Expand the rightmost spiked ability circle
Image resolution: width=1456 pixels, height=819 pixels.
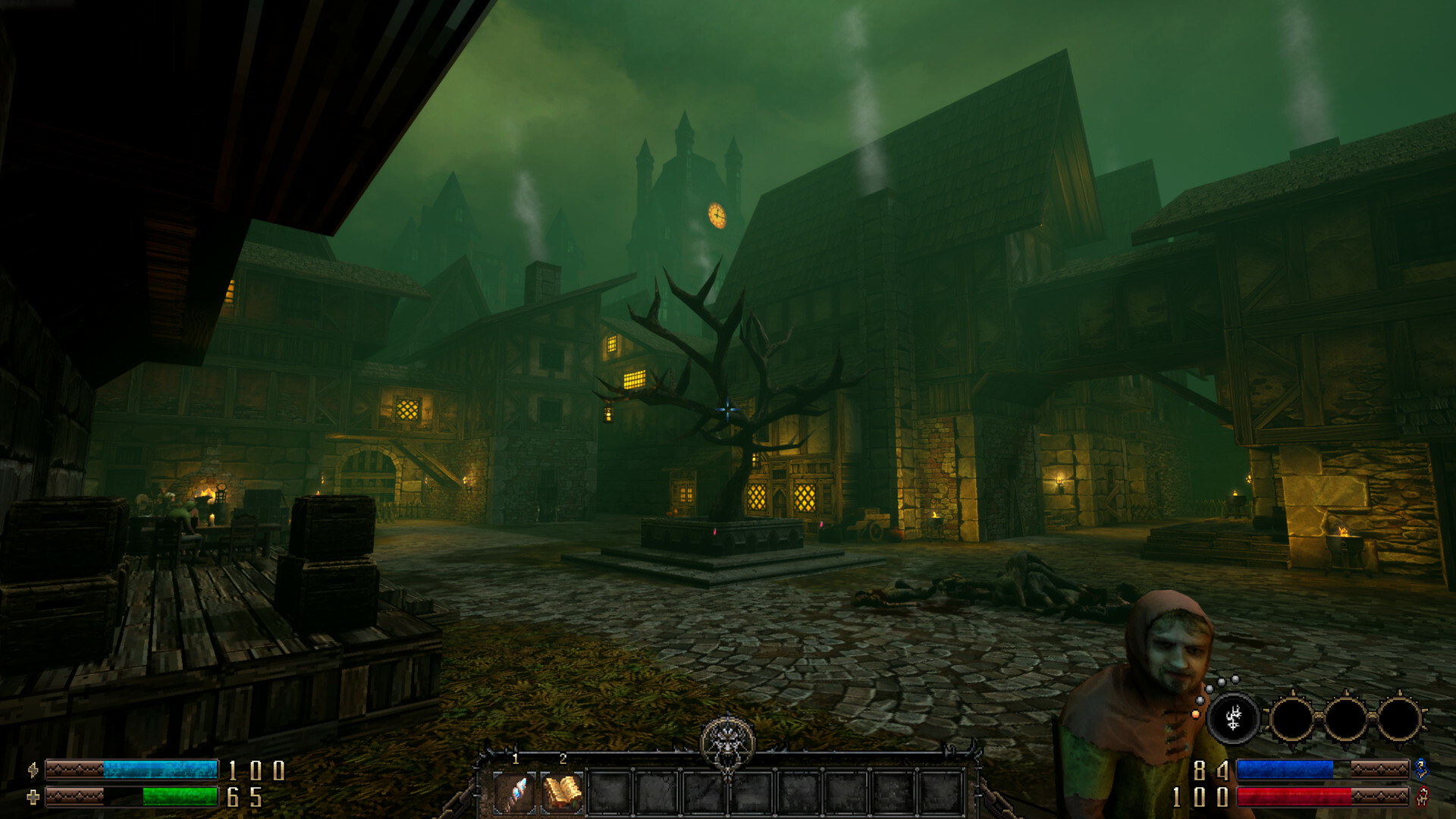coord(1401,719)
